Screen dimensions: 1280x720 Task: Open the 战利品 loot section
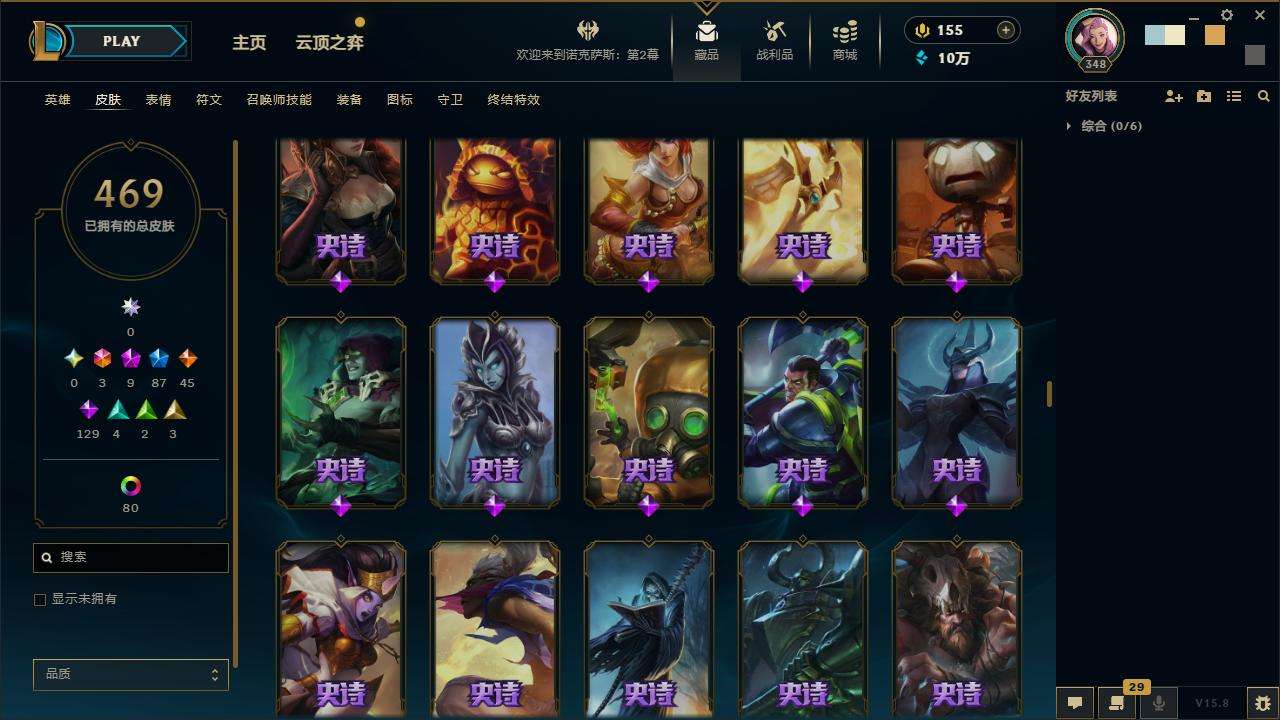(774, 40)
